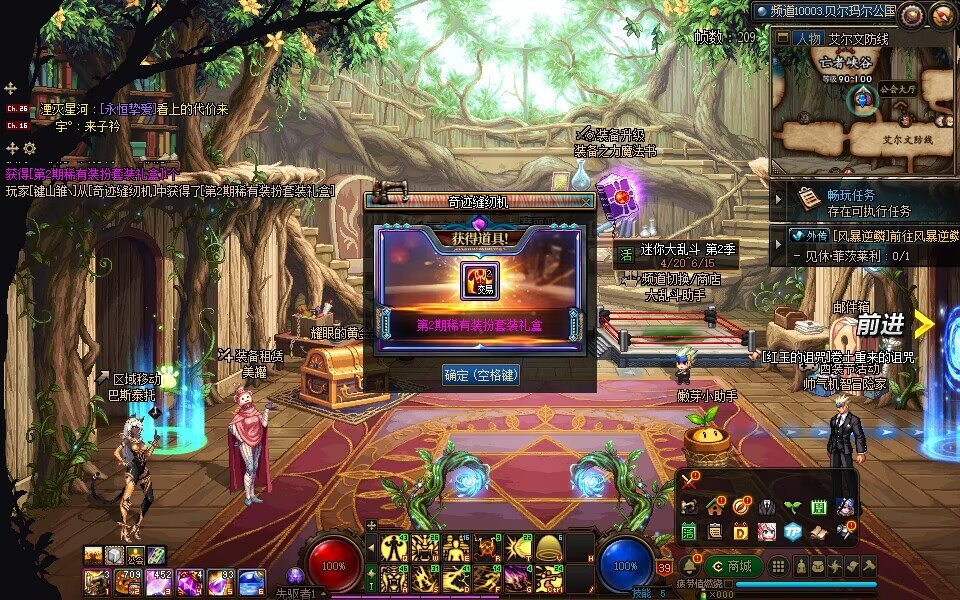Click the notification bell icon
Image resolution: width=960 pixels, height=600 pixels.
pyautogui.click(x=688, y=566)
